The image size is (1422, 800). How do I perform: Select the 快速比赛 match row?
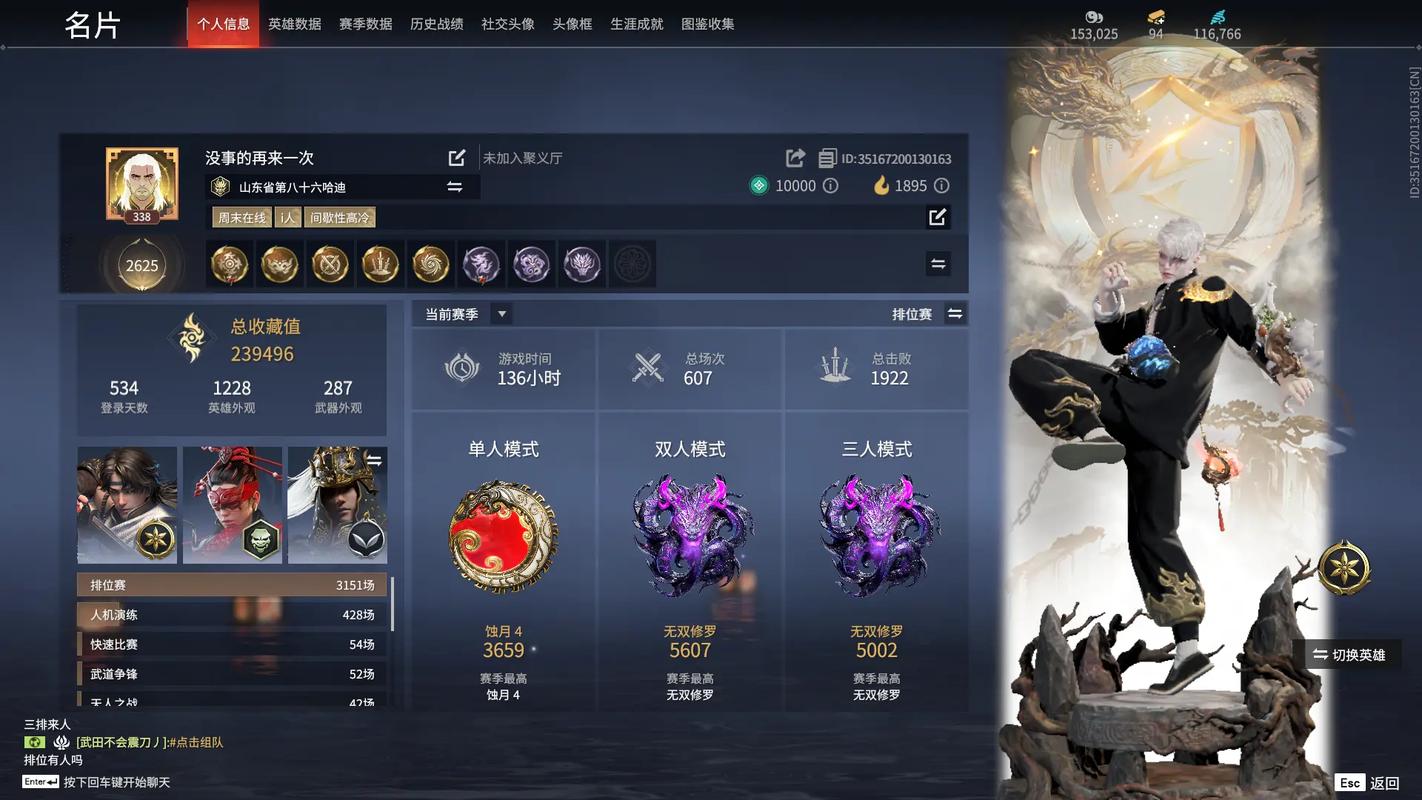tap(232, 645)
